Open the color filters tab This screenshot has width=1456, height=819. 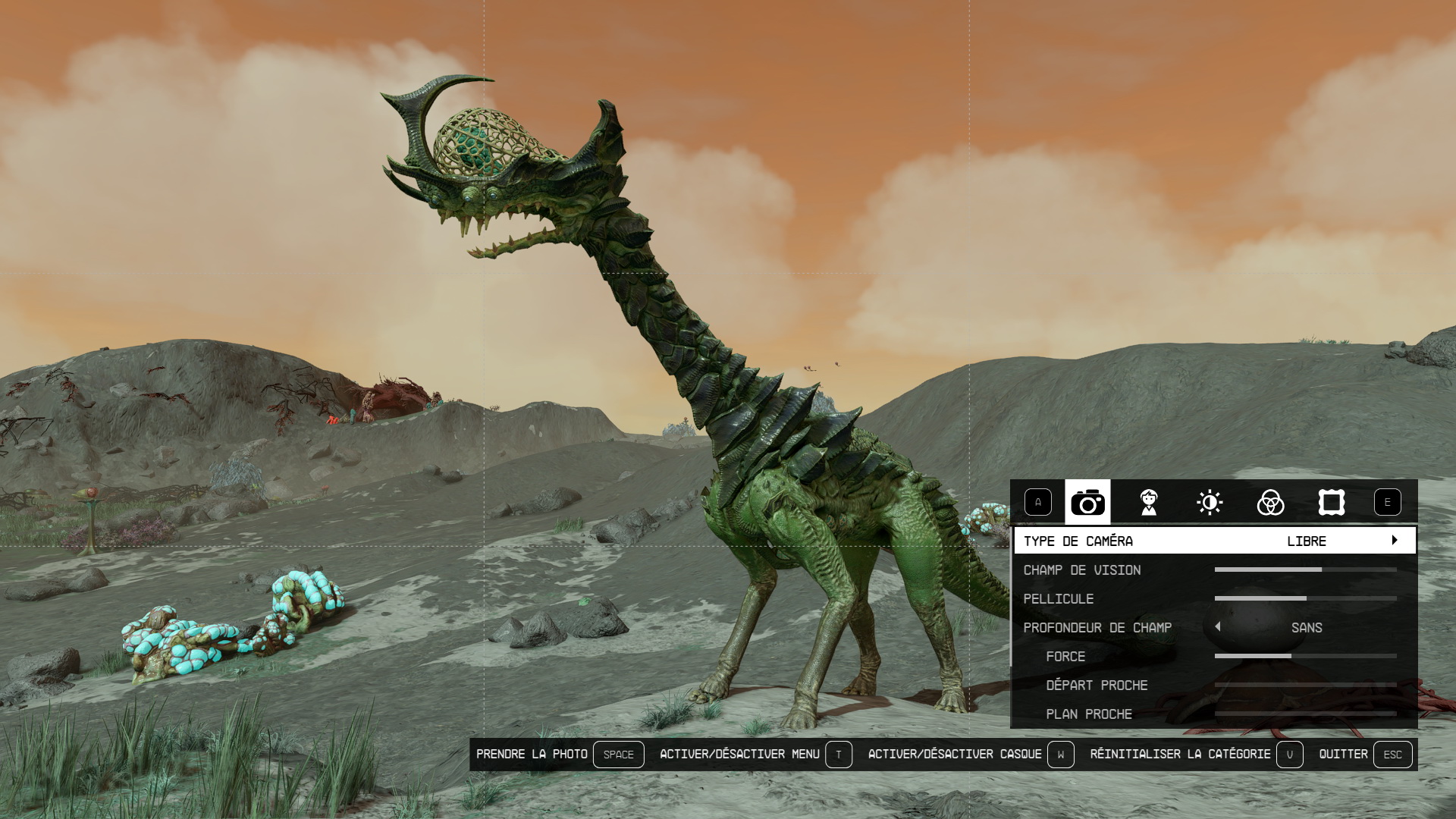[x=1270, y=502]
